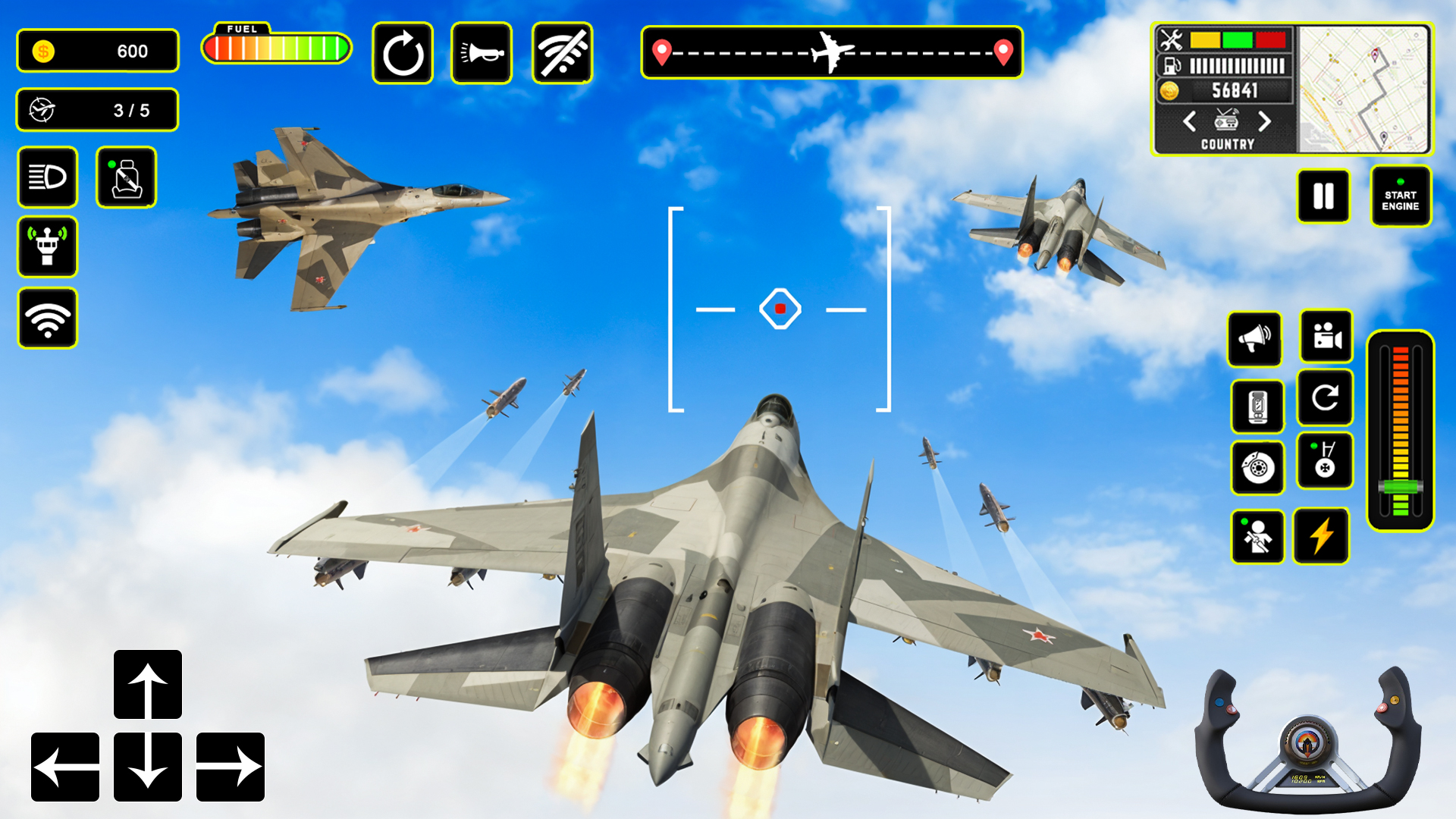Tap the lantern icon in the right panel
The height and width of the screenshot is (819, 1456).
(x=1257, y=407)
